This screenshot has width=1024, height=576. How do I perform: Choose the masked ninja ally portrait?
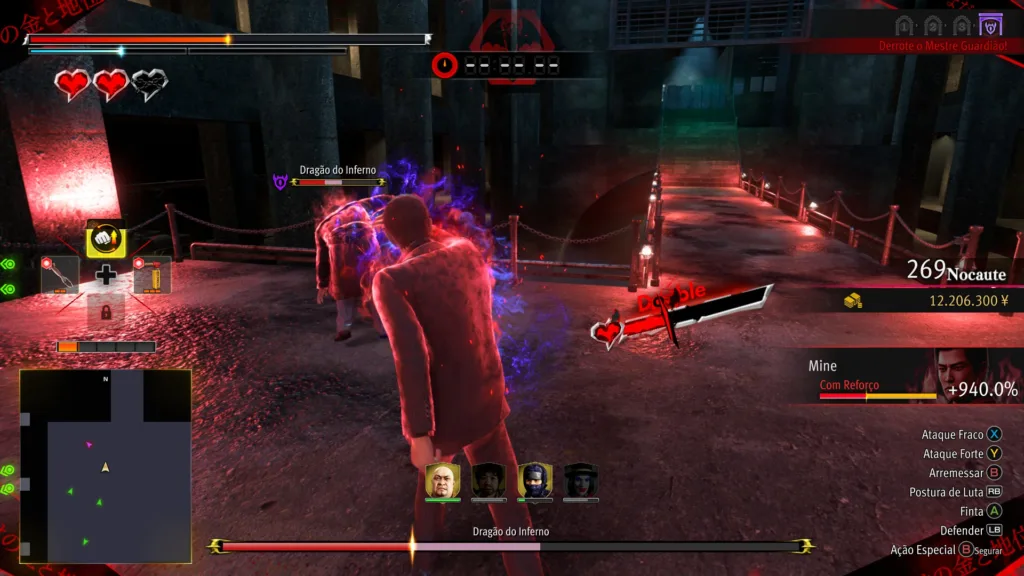(535, 481)
